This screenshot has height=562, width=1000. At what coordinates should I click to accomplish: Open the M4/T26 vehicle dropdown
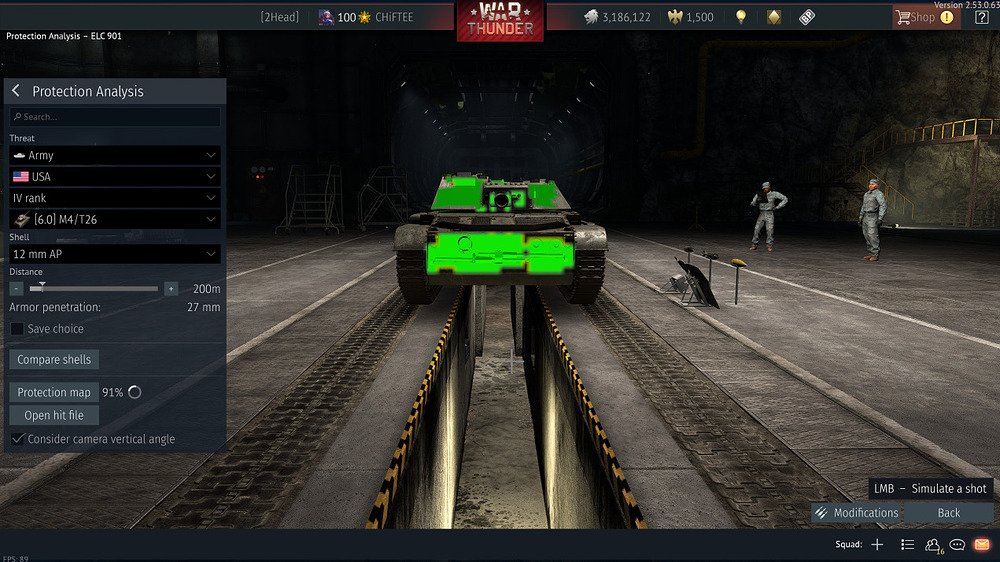(x=115, y=219)
